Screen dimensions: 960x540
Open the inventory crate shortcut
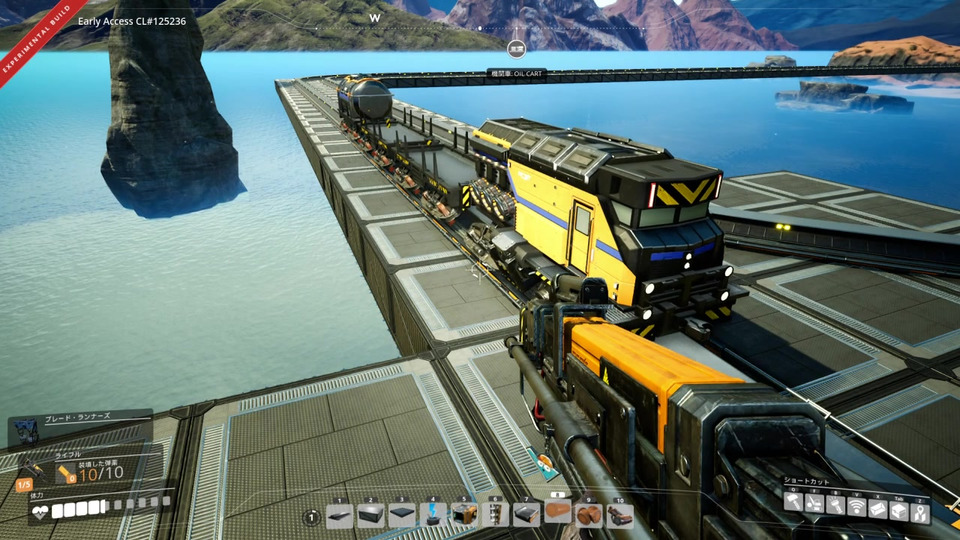pos(899,509)
